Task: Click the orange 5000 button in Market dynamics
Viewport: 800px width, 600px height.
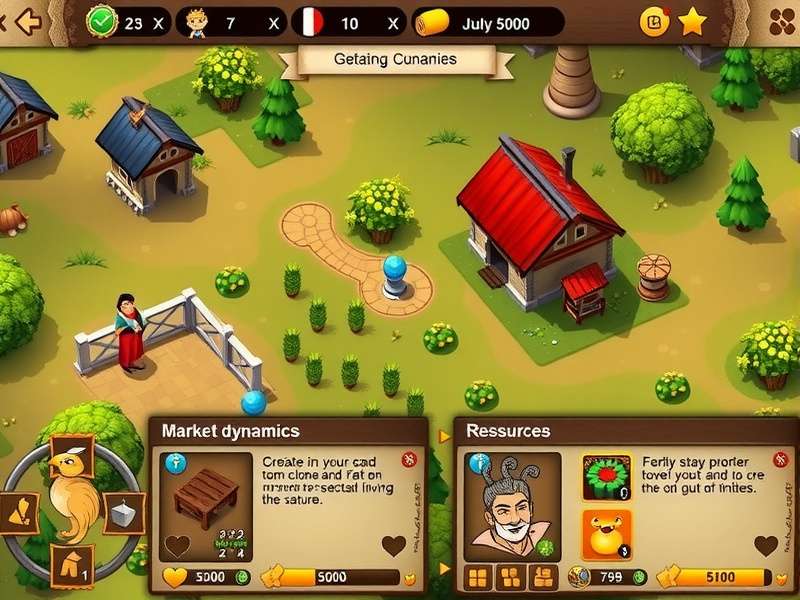Action: [331, 577]
